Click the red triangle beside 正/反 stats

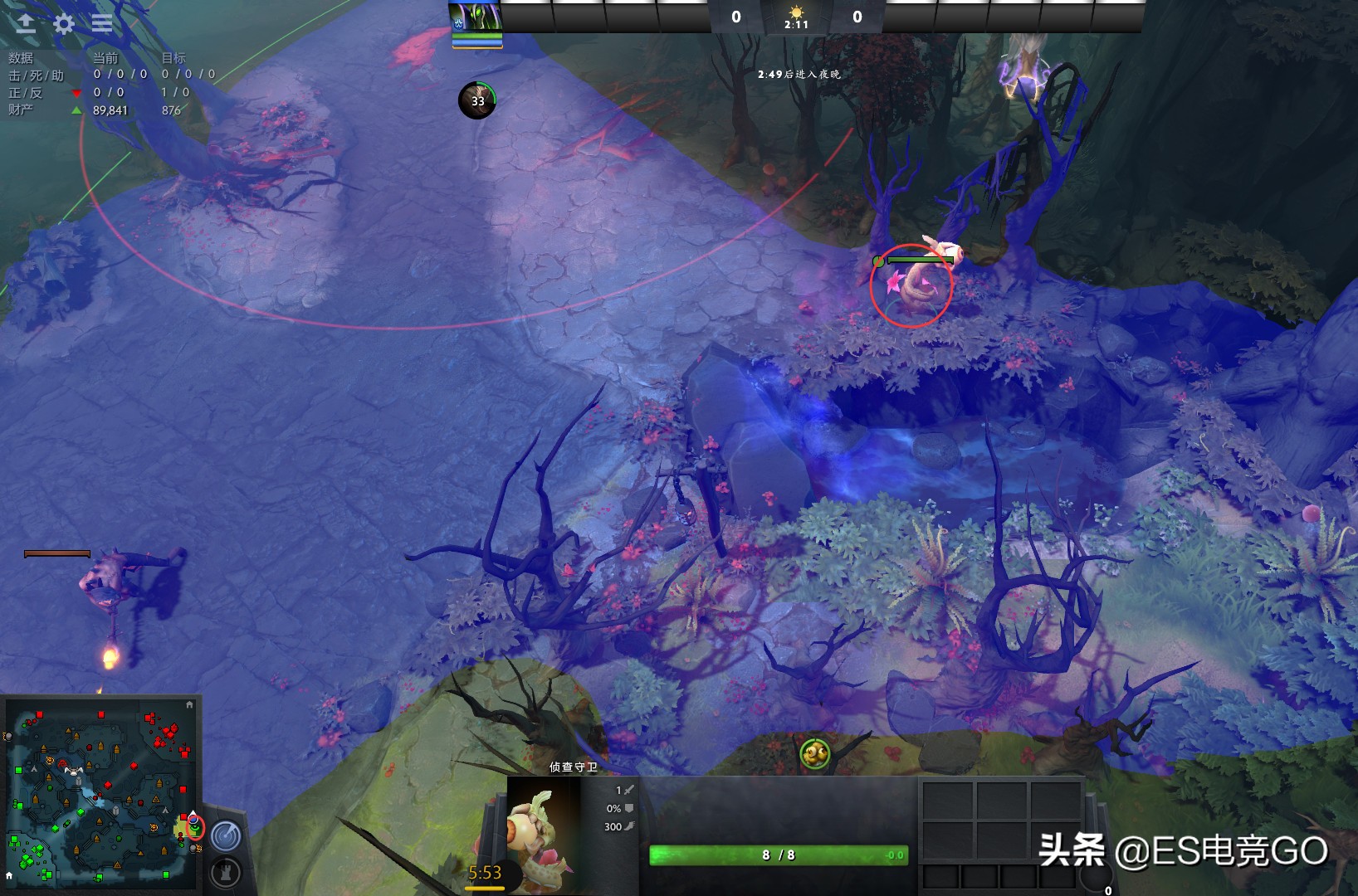(76, 93)
